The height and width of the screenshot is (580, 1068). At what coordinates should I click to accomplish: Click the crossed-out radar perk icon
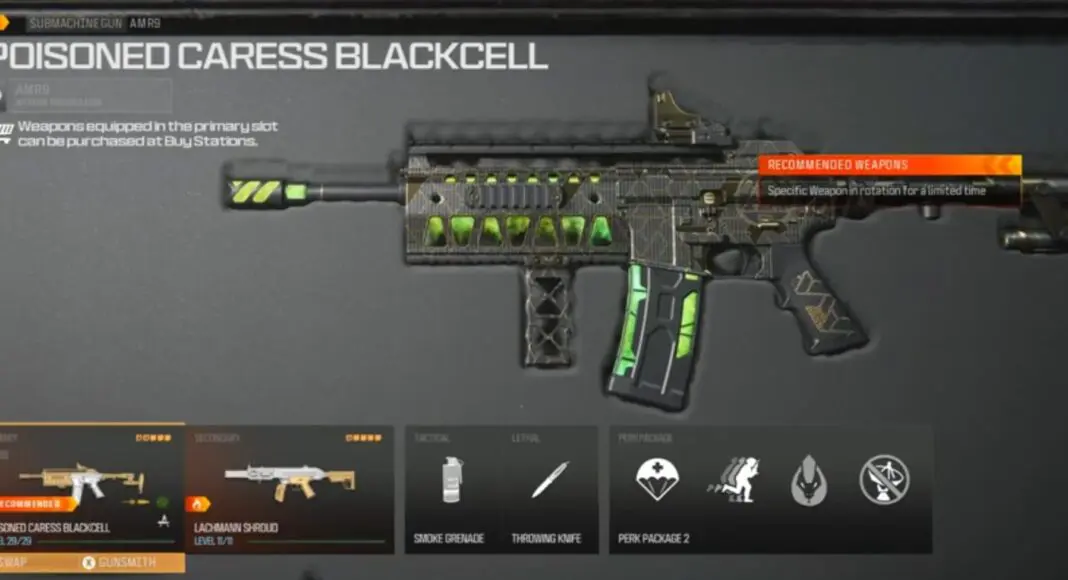click(884, 479)
